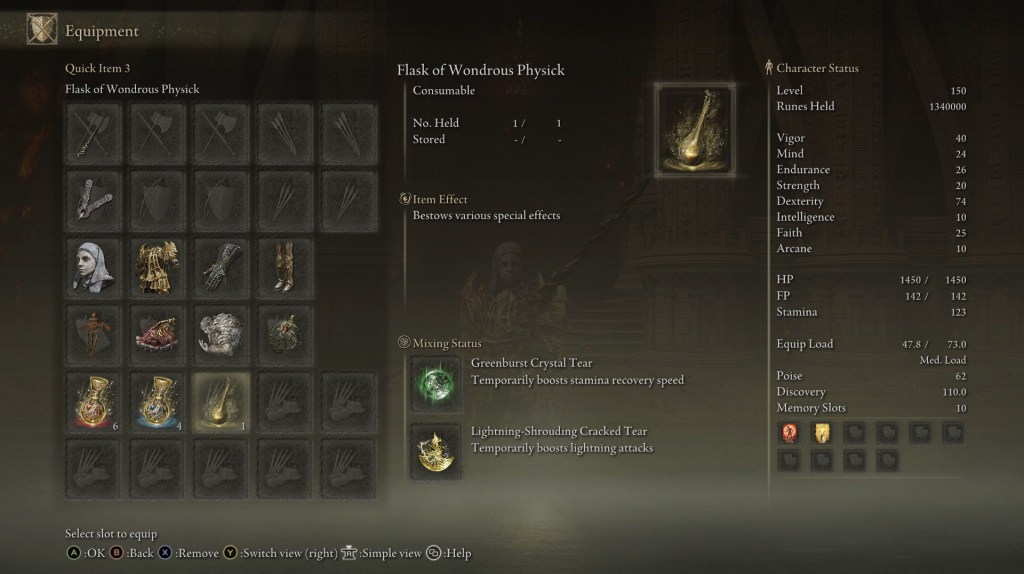Click the Lightning-Shrouding Cracked Tear icon
Viewport: 1024px width, 574px height.
click(x=436, y=451)
